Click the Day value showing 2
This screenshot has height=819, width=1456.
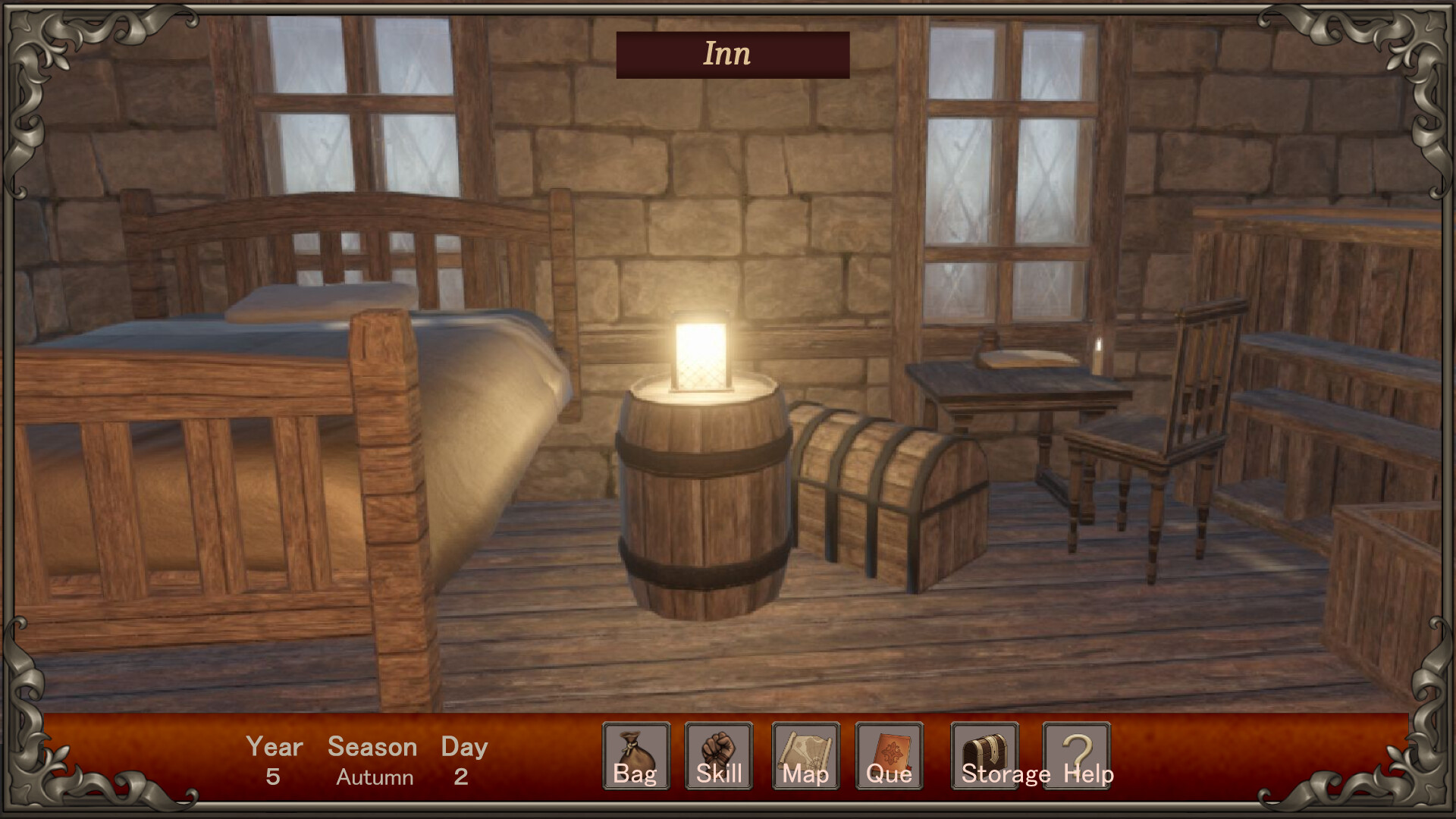pyautogui.click(x=463, y=777)
